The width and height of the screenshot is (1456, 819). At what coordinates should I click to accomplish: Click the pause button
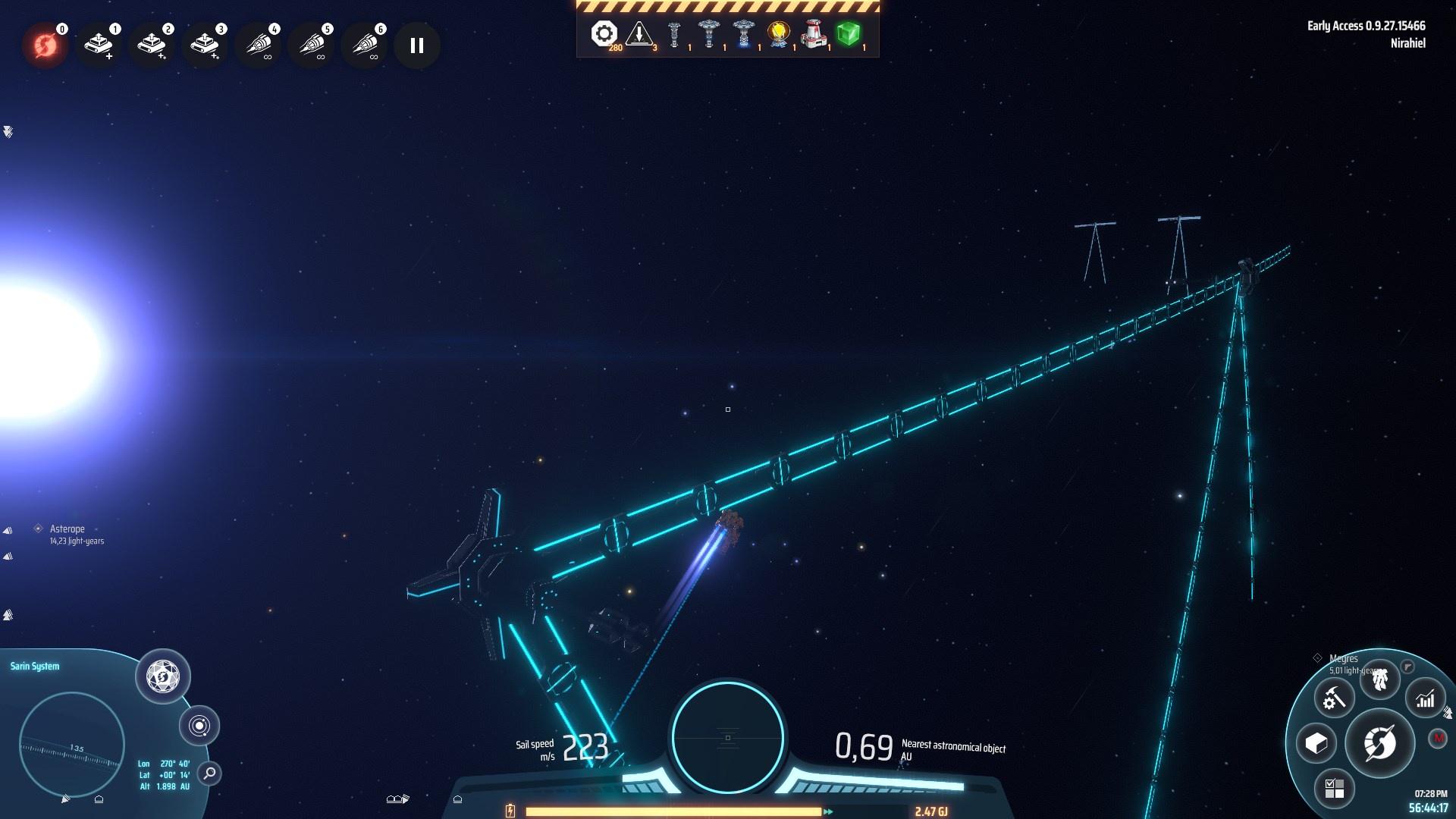[416, 45]
